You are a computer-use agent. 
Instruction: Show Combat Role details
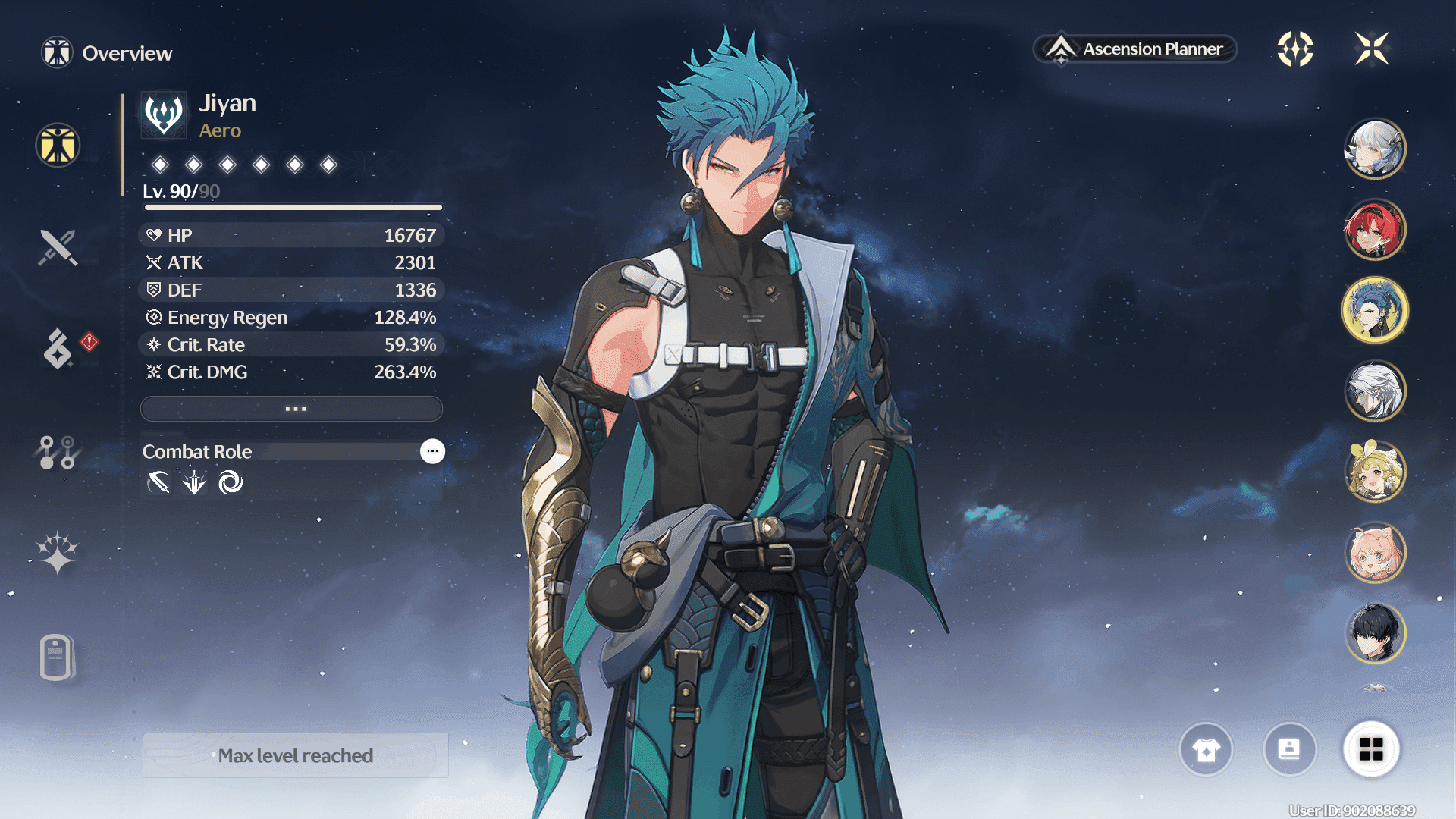[x=432, y=451]
